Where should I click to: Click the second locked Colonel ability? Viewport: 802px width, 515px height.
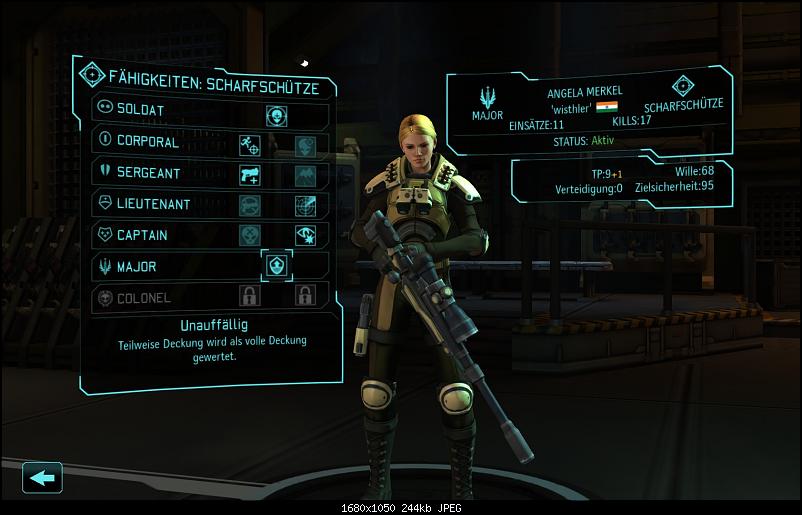point(305,296)
